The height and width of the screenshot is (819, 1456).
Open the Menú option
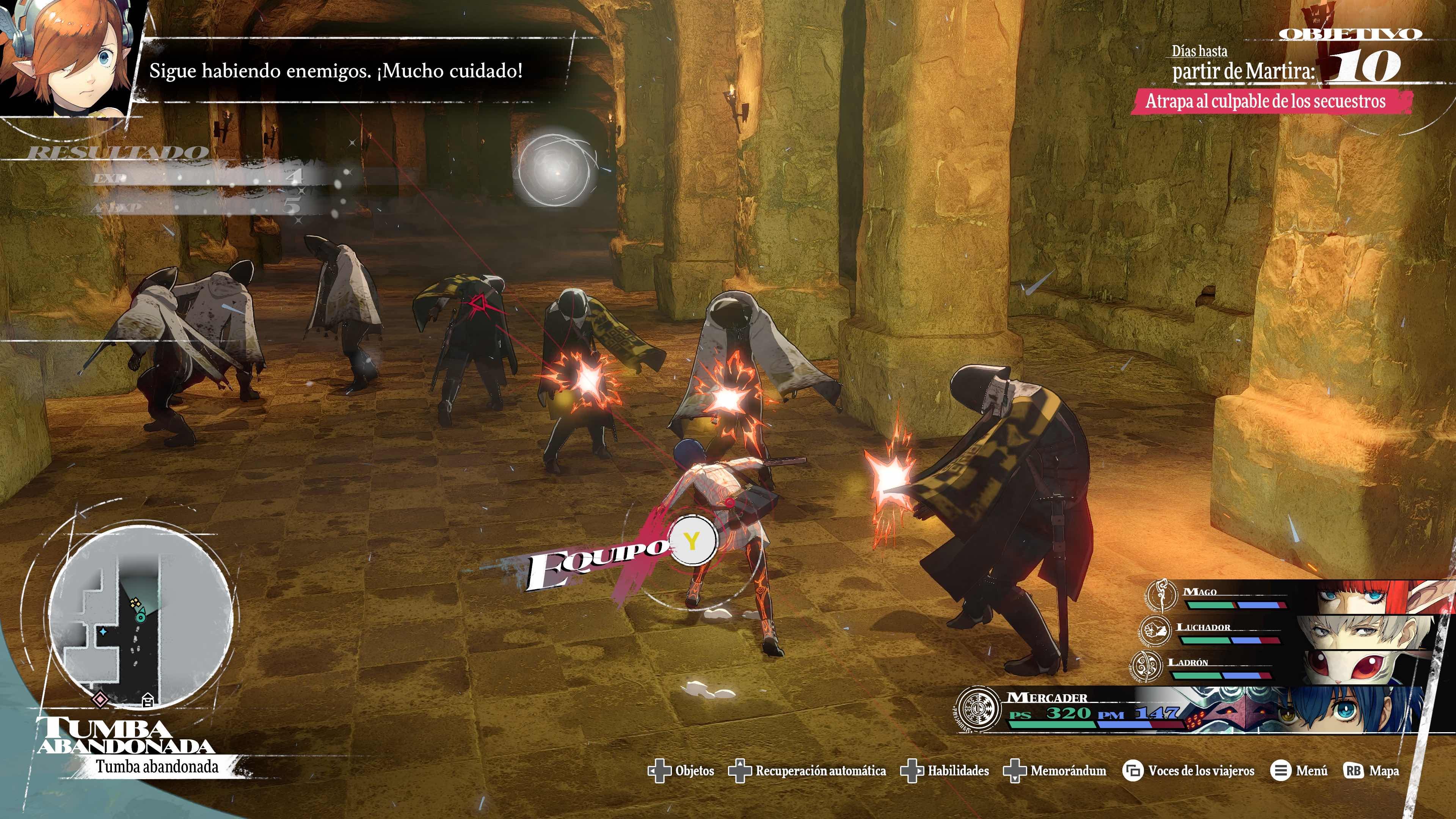[1299, 771]
